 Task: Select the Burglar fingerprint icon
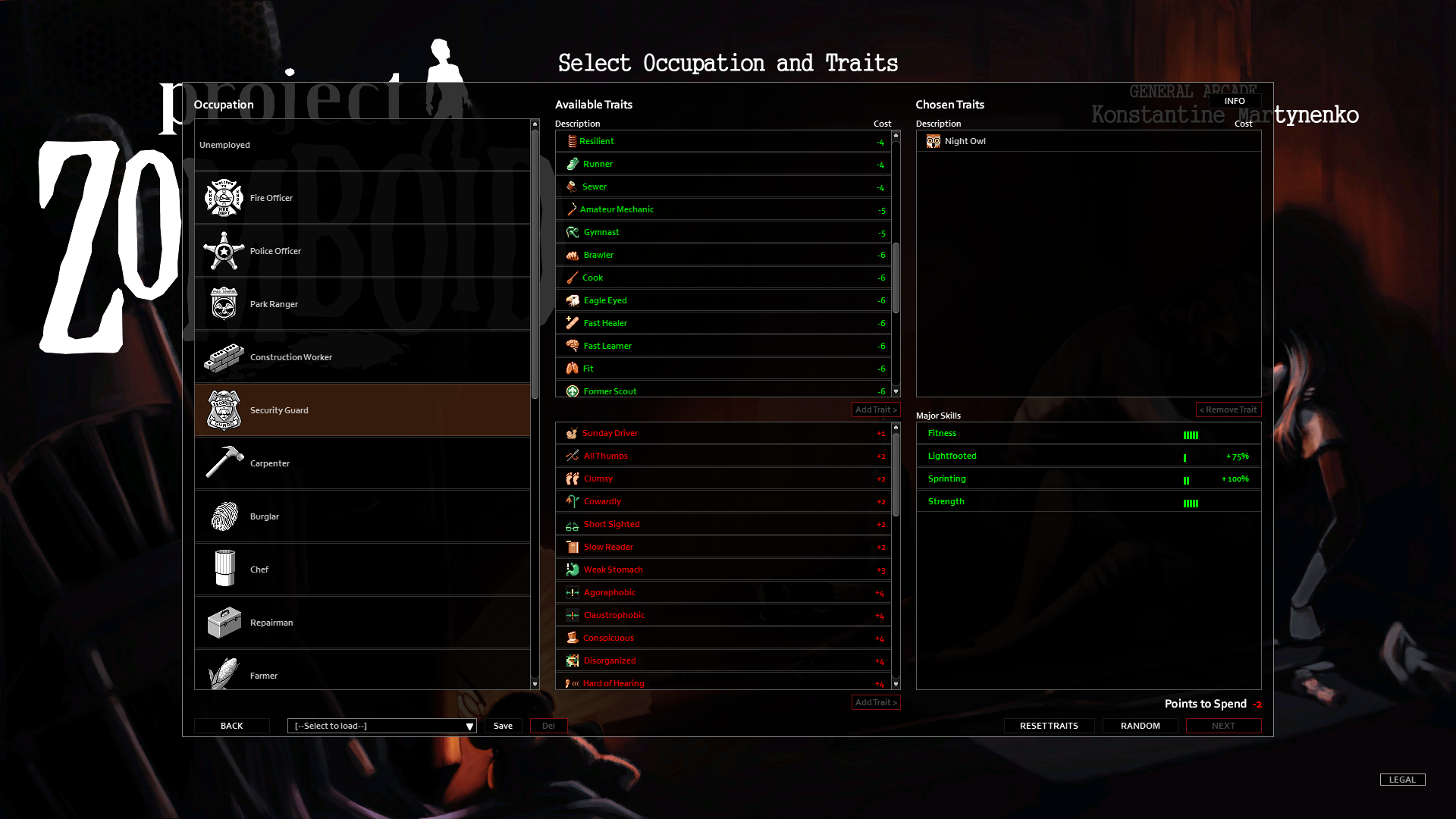click(x=224, y=516)
